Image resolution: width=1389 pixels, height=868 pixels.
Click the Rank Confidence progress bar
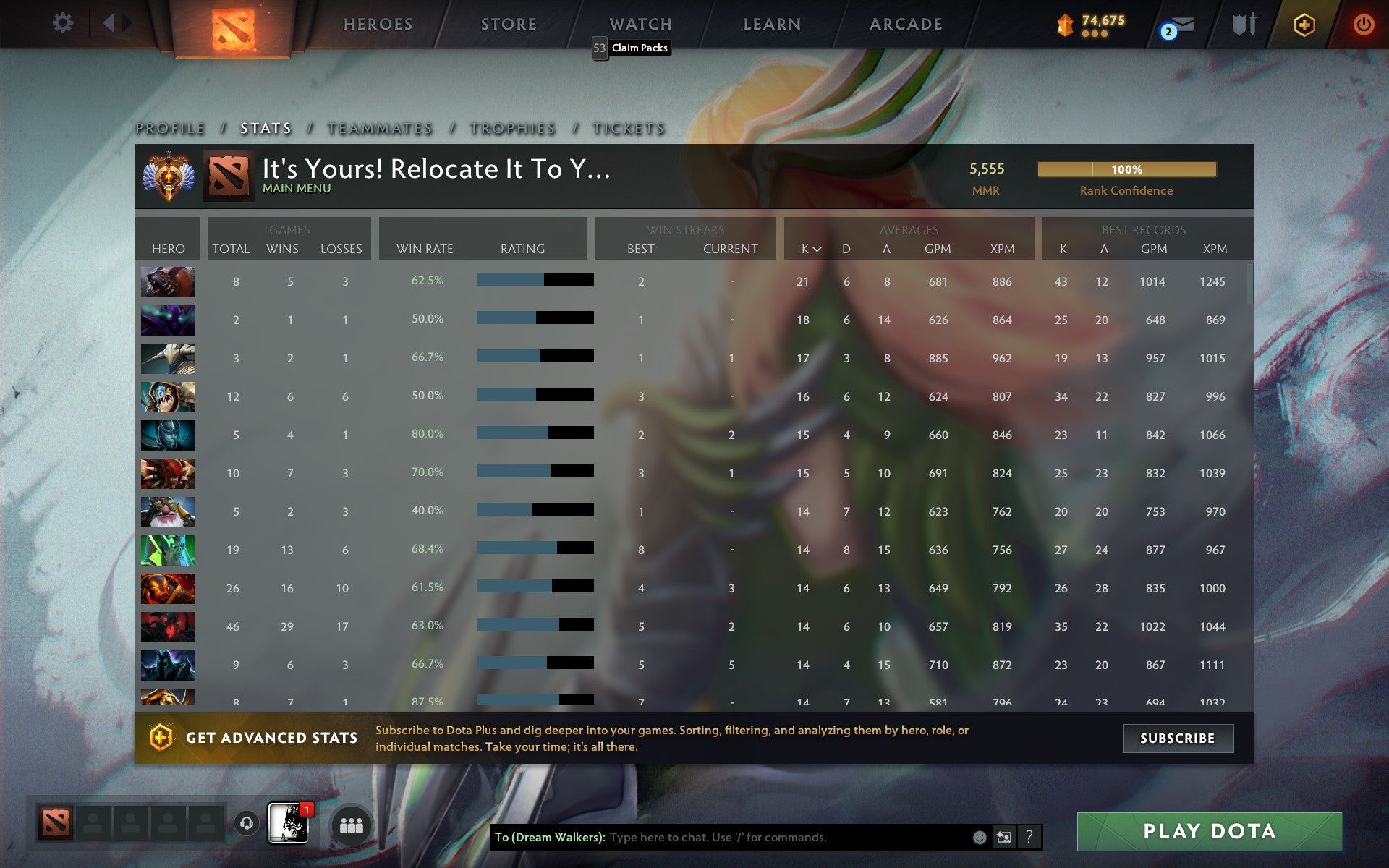pyautogui.click(x=1127, y=169)
